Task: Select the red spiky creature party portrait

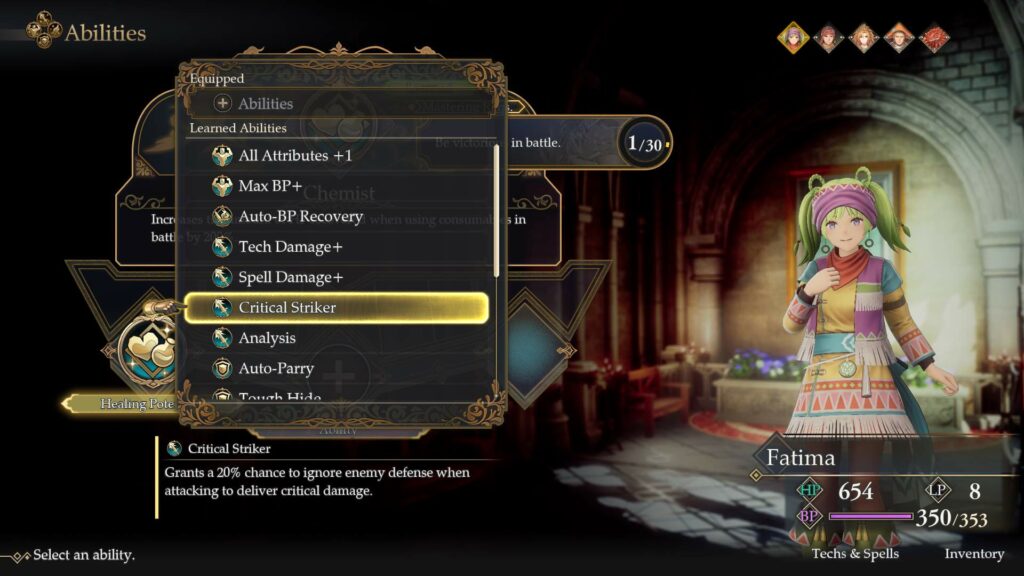Action: click(x=934, y=38)
